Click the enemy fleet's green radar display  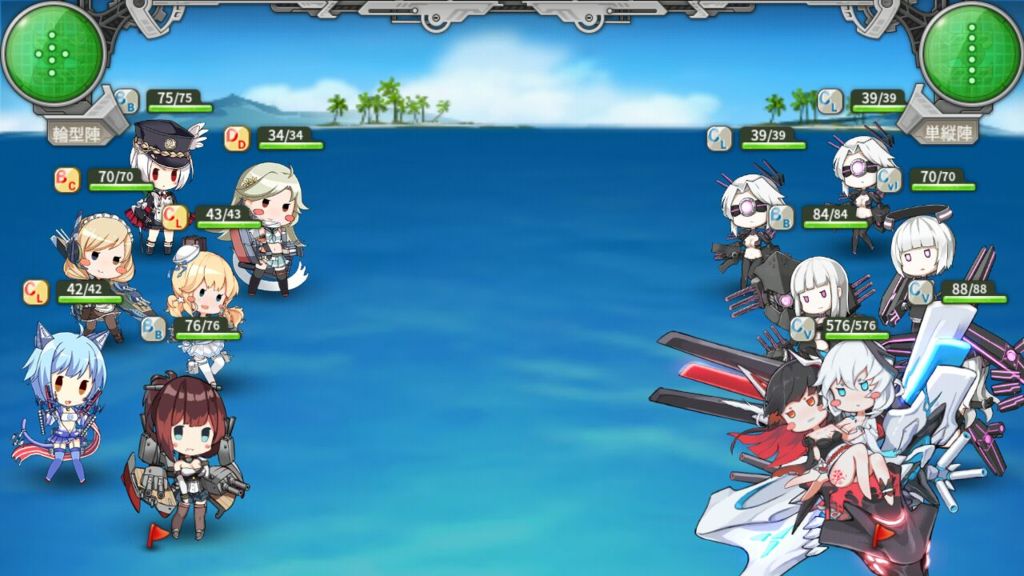coord(969,53)
